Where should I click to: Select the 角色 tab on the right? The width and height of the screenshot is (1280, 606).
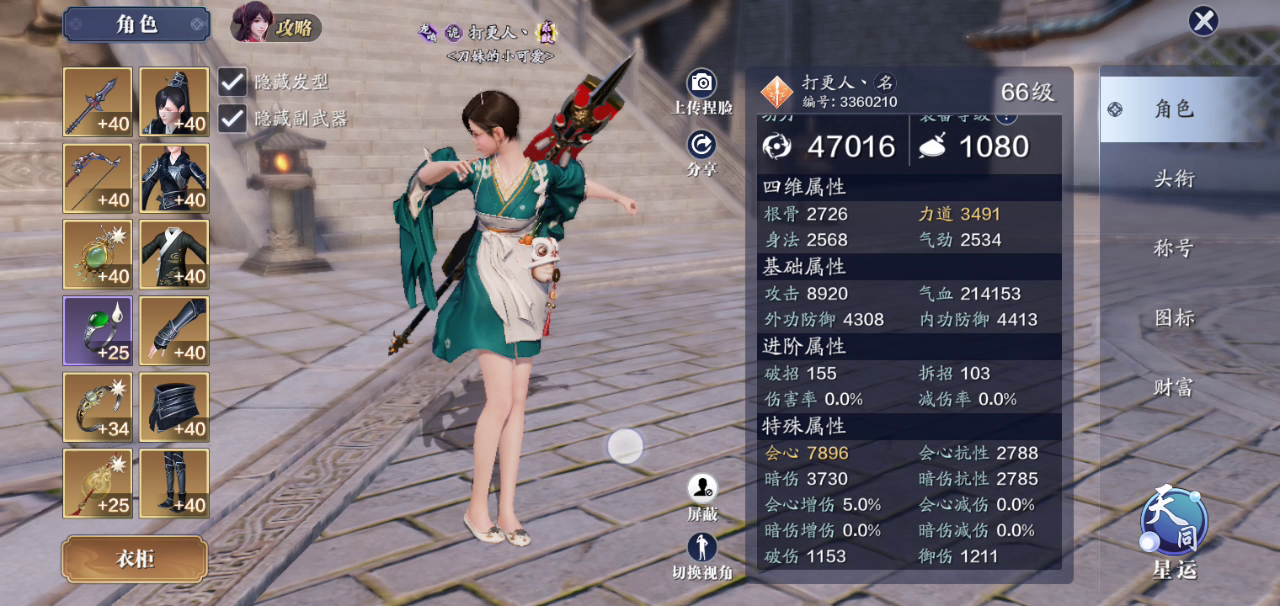click(x=1174, y=109)
